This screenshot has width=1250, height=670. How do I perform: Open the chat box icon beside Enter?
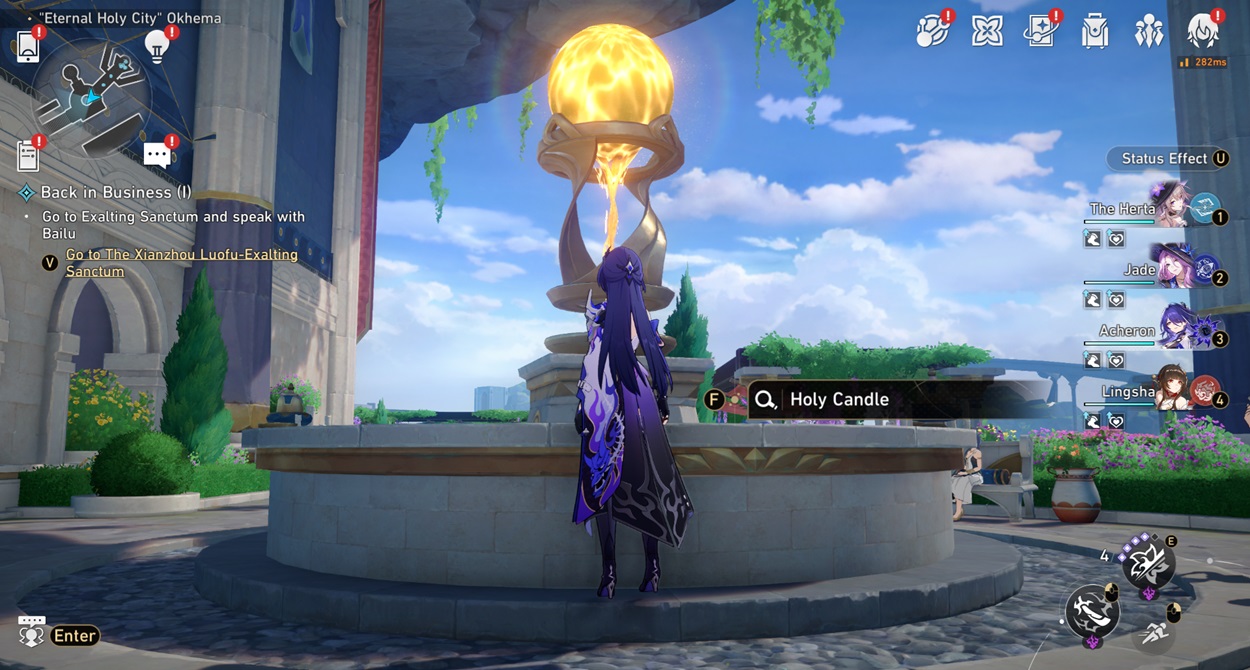pyautogui.click(x=31, y=632)
